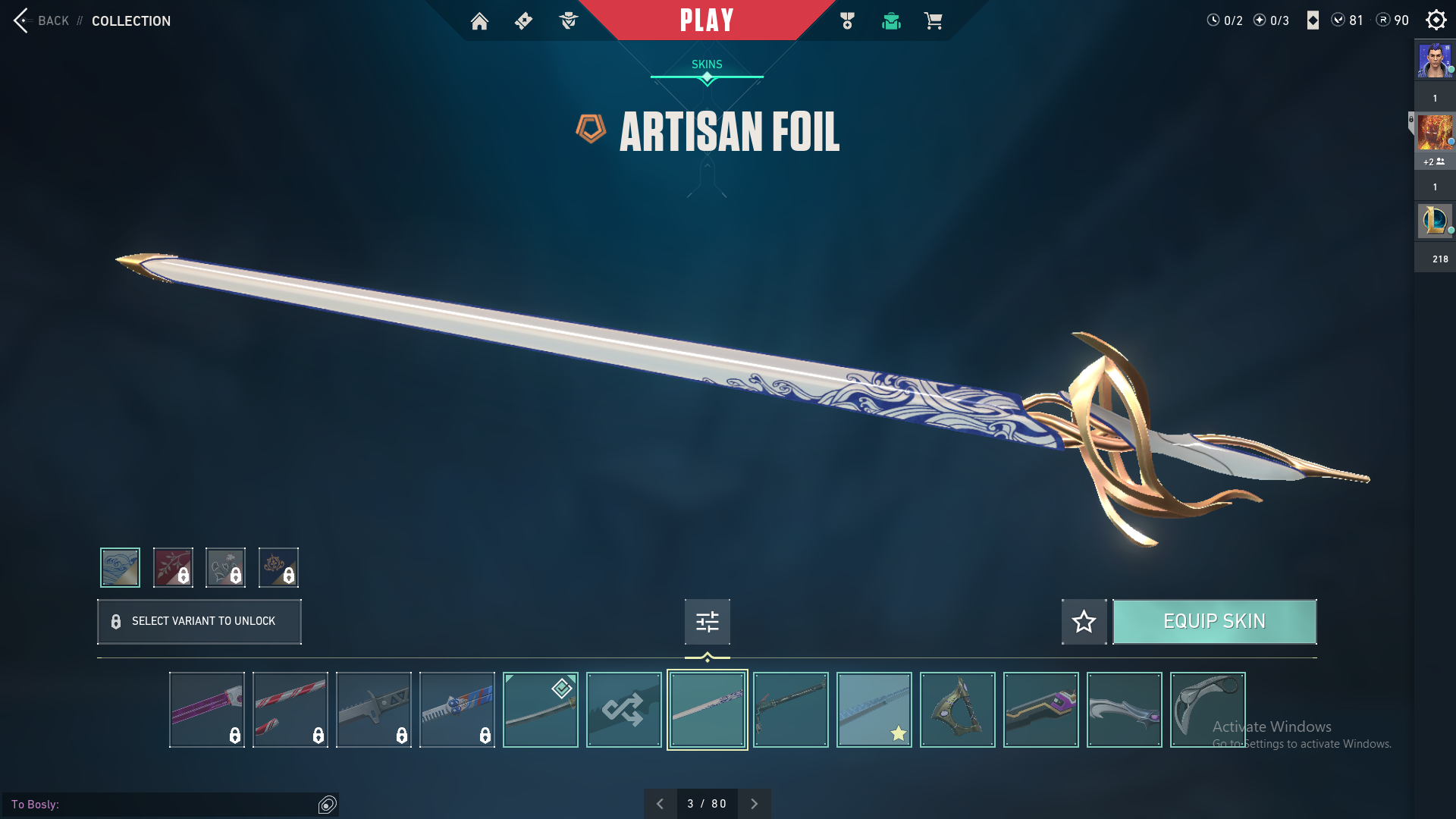The width and height of the screenshot is (1456, 819).
Task: Favorite this skin with the star button
Action: (1084, 622)
